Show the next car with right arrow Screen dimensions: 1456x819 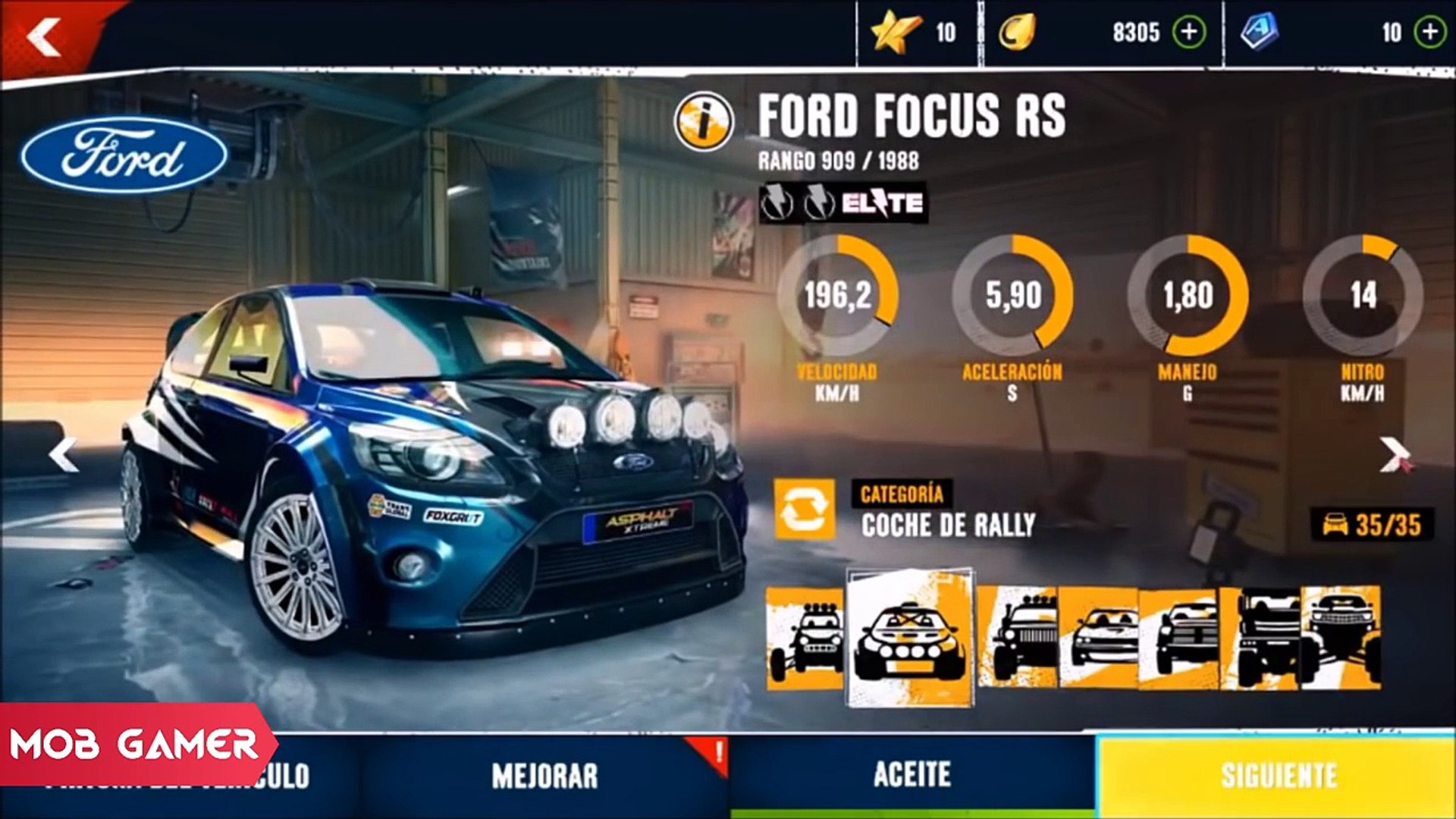click(x=1394, y=455)
